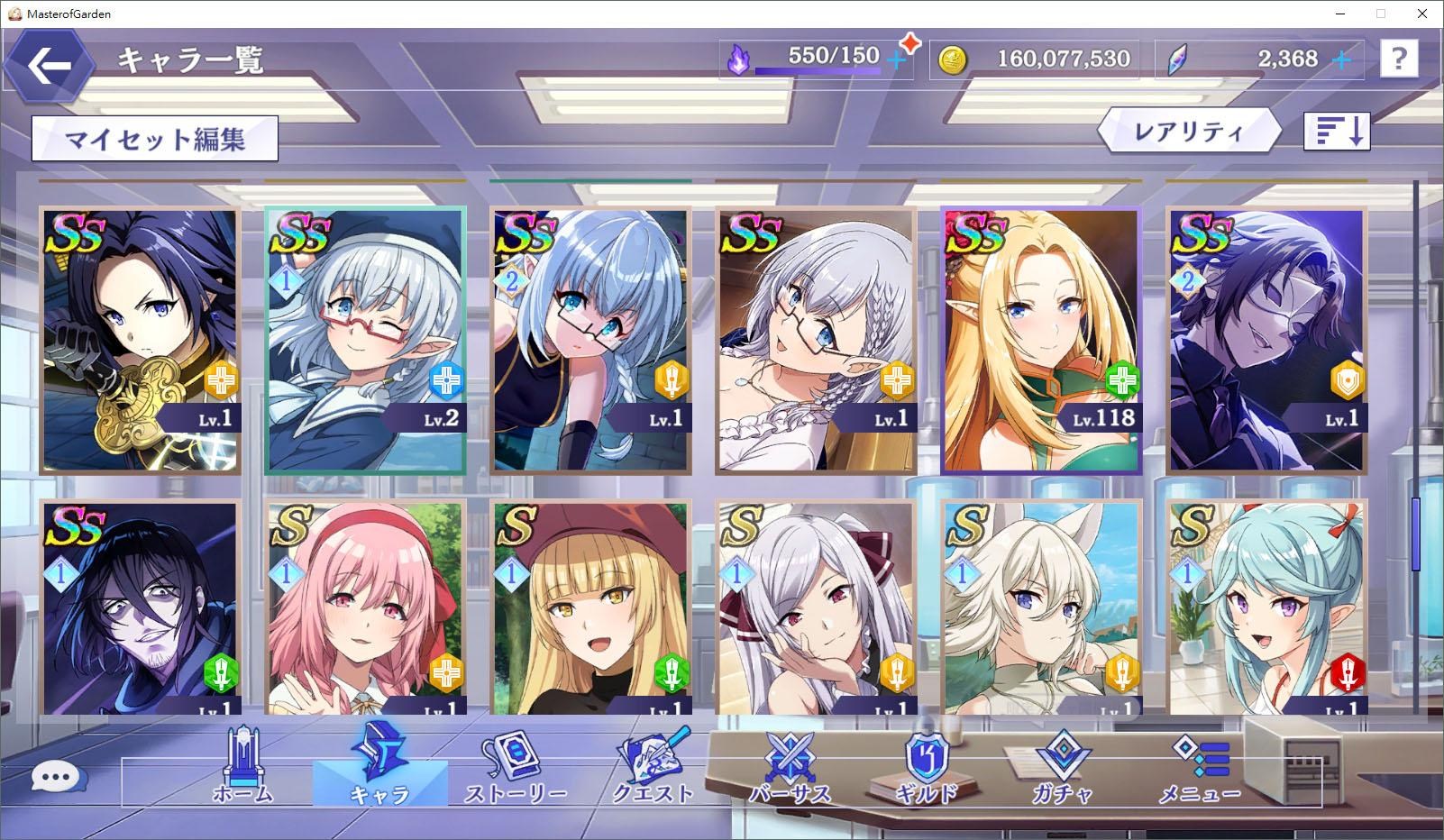Open バーサス (Versus) crossed swords icon

pyautogui.click(x=791, y=762)
